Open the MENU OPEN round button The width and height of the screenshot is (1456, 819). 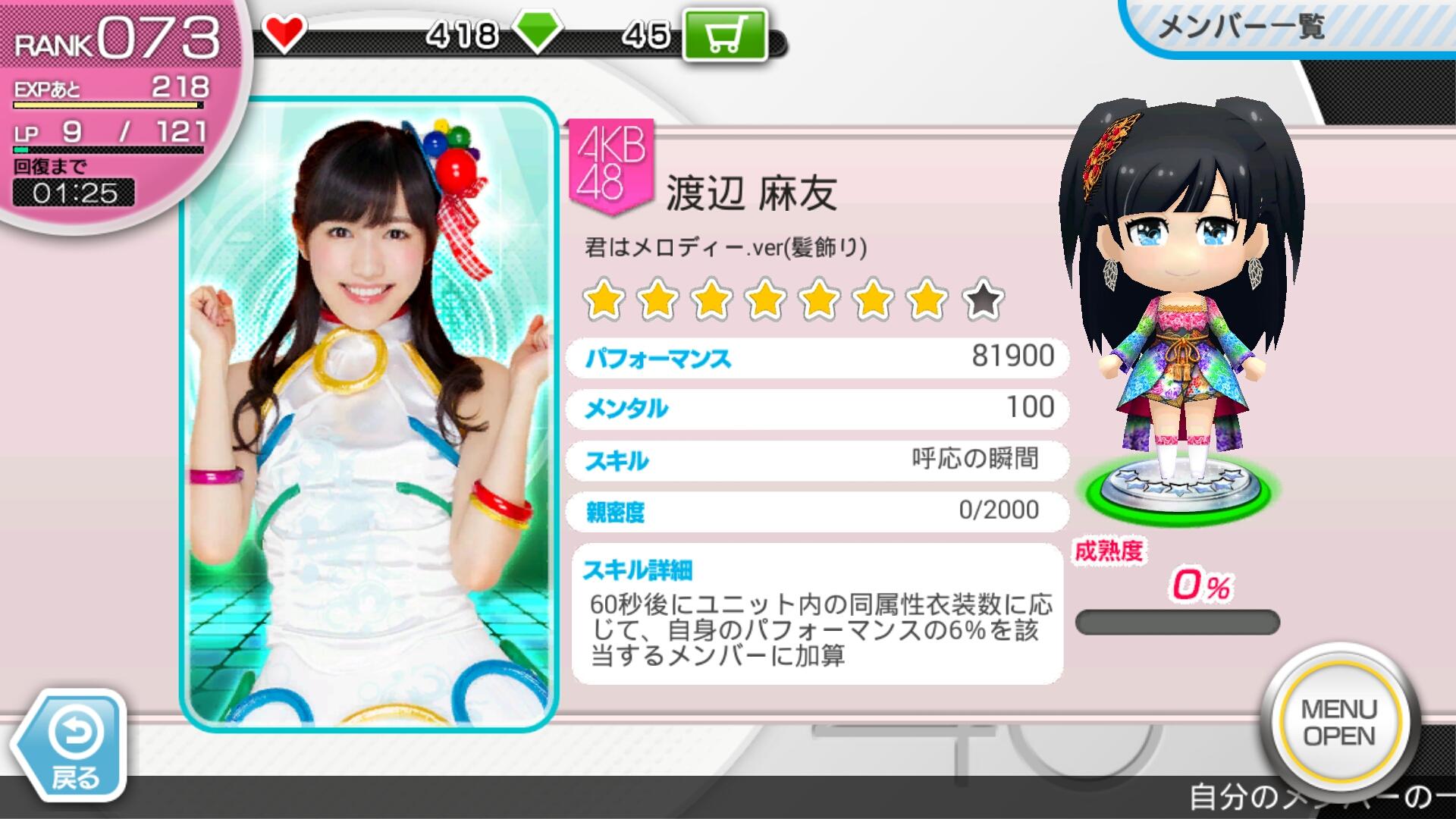pos(1338,722)
